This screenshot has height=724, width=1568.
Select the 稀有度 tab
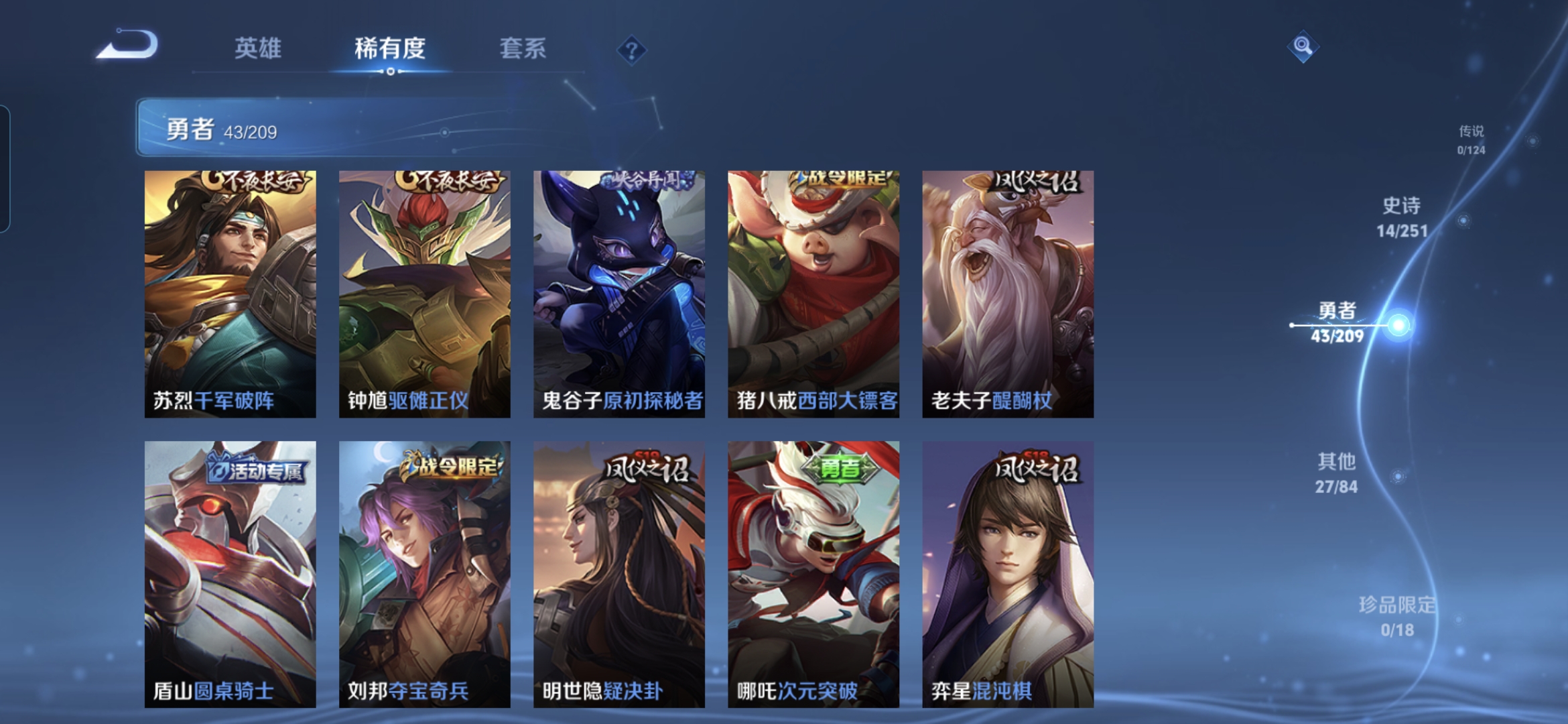390,48
